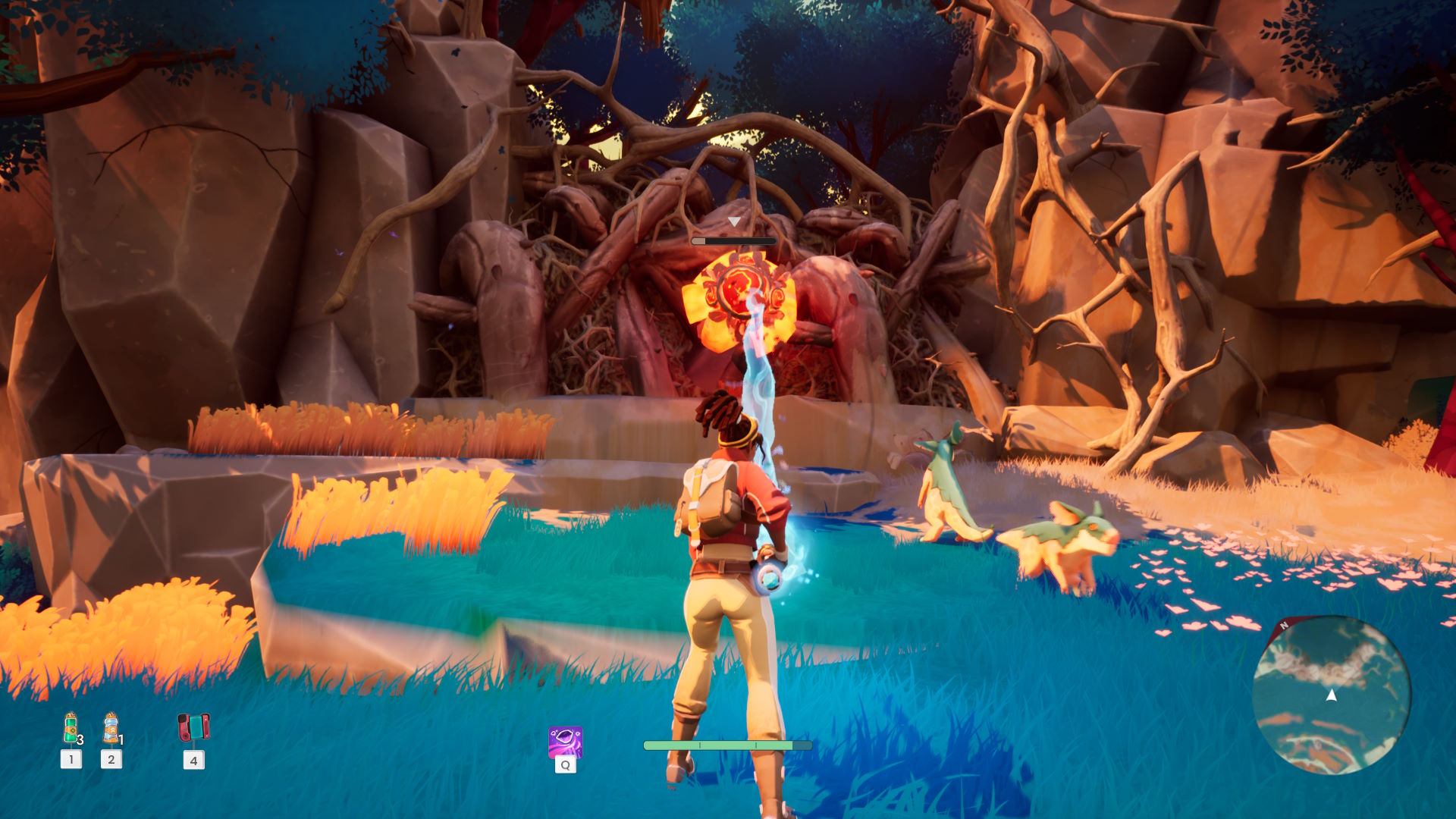Choose the red handheld console item

tap(193, 727)
